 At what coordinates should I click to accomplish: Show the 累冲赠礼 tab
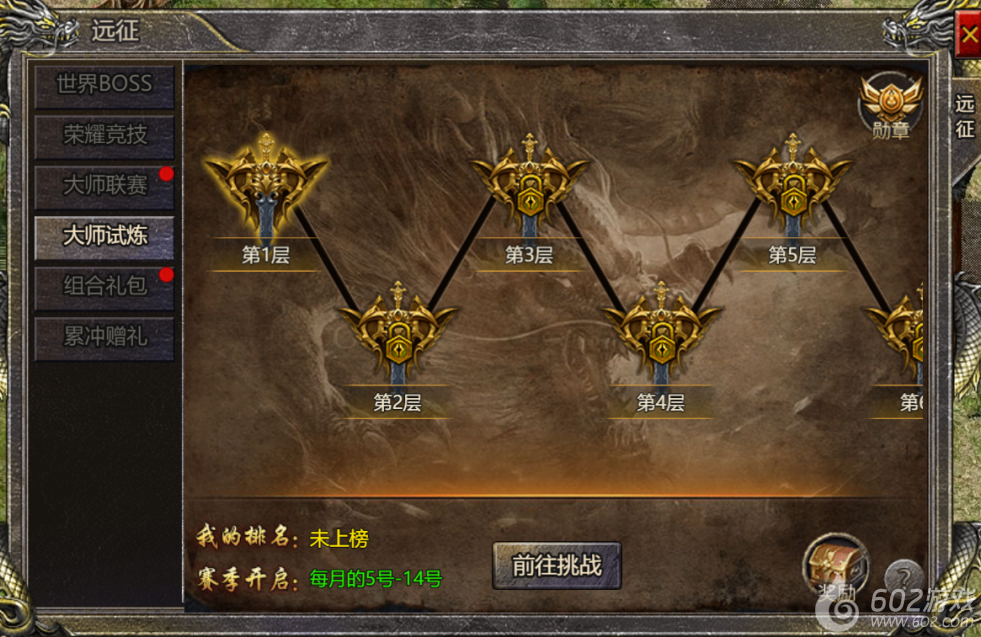click(x=104, y=337)
